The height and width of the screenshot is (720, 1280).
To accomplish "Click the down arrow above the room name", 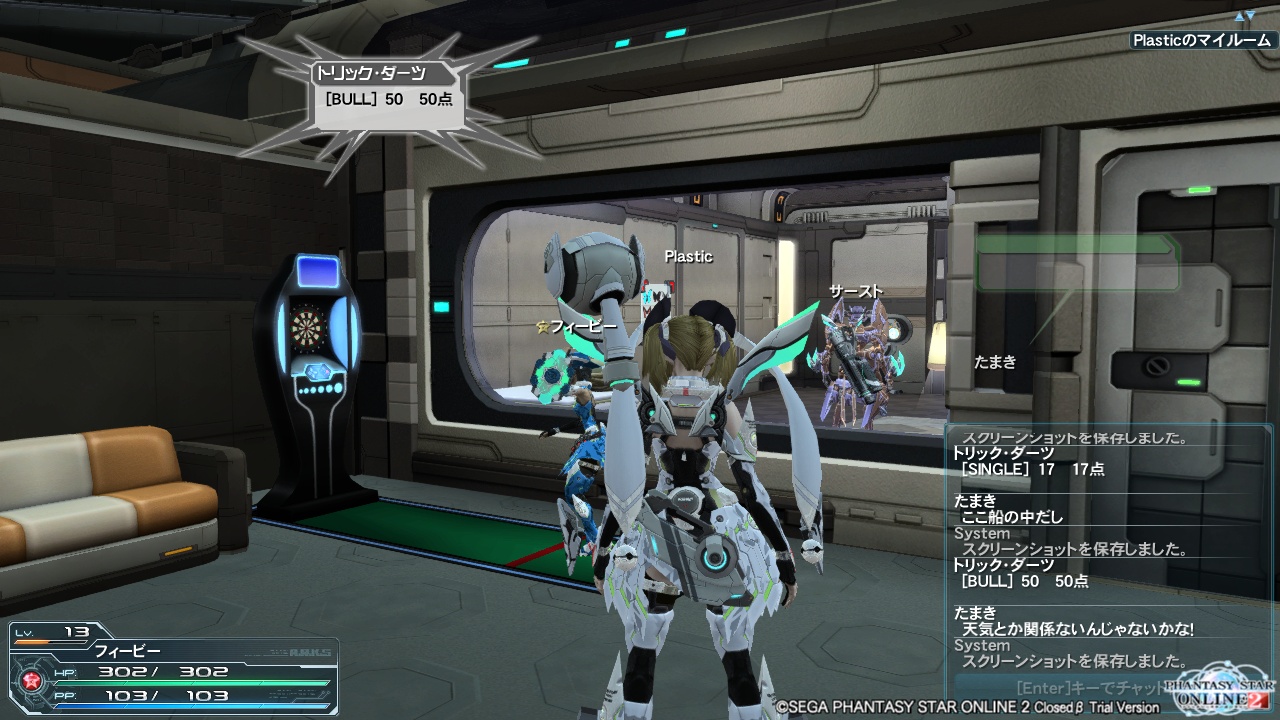I will (x=1250, y=16).
